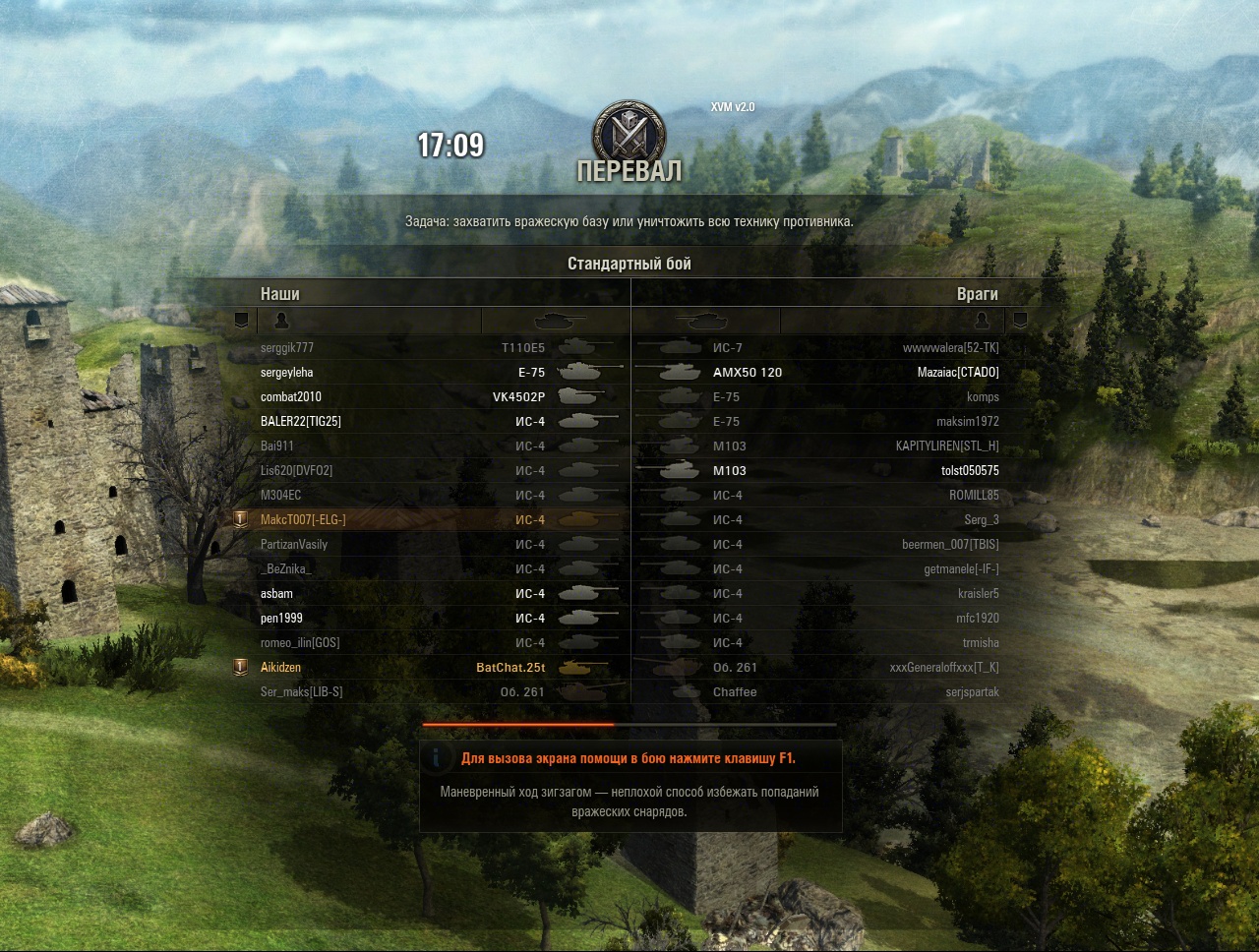This screenshot has width=1259, height=952.
Task: Select player sergeyleha in the allied list
Action: point(287,373)
